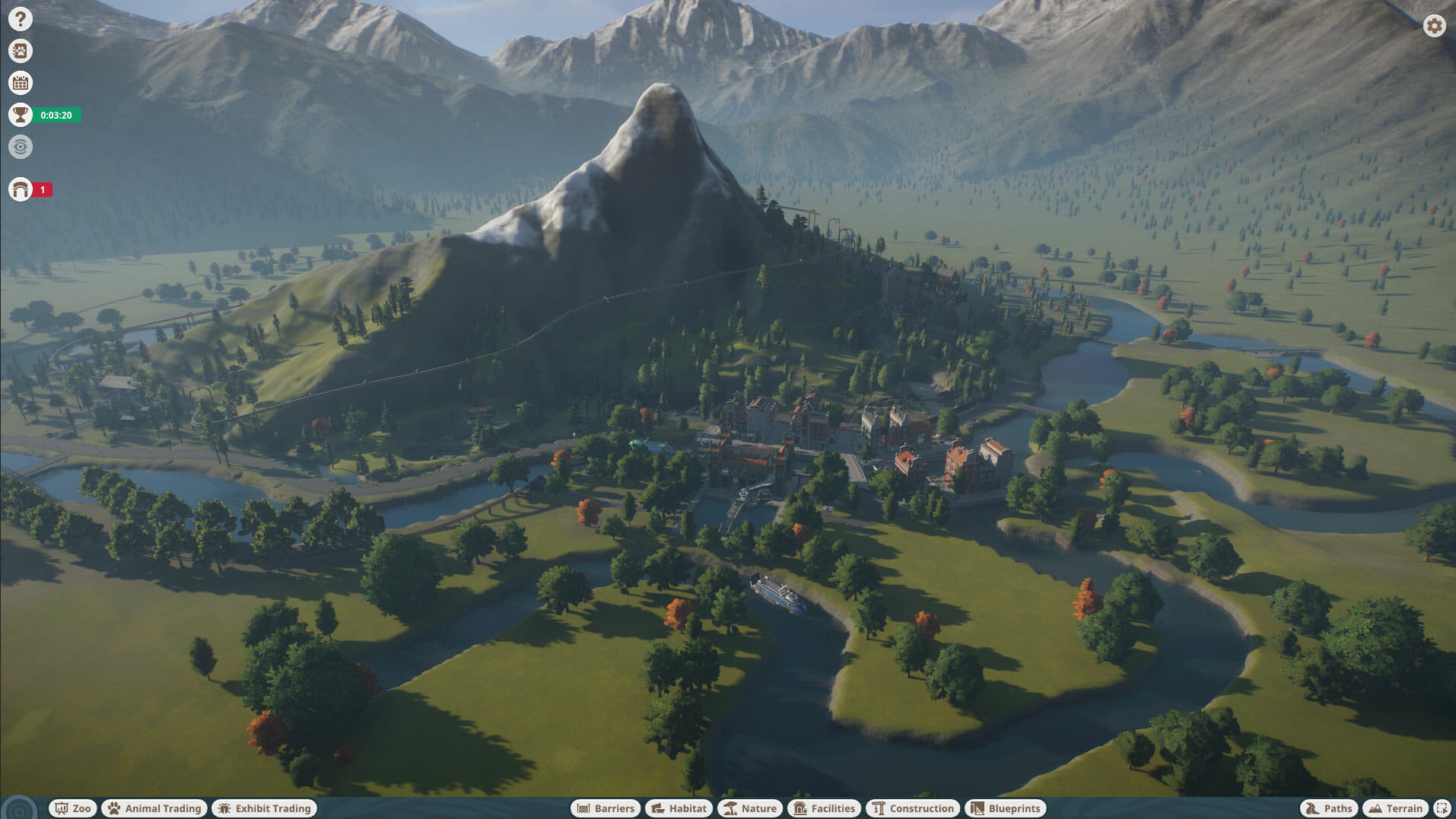
Task: Open the Habitat menu
Action: tap(679, 808)
